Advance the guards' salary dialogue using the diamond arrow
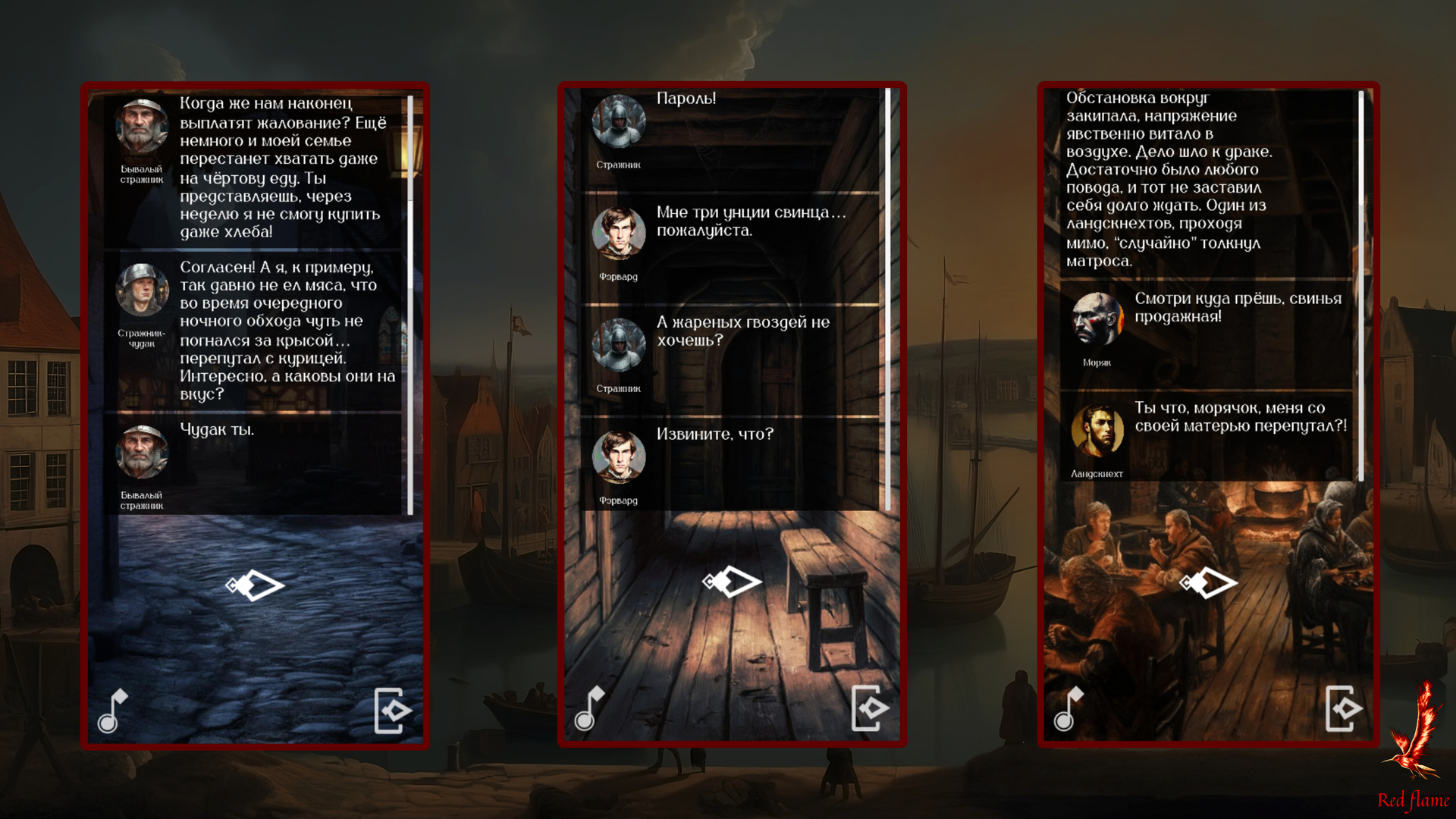The width and height of the screenshot is (1456, 819). (x=255, y=585)
